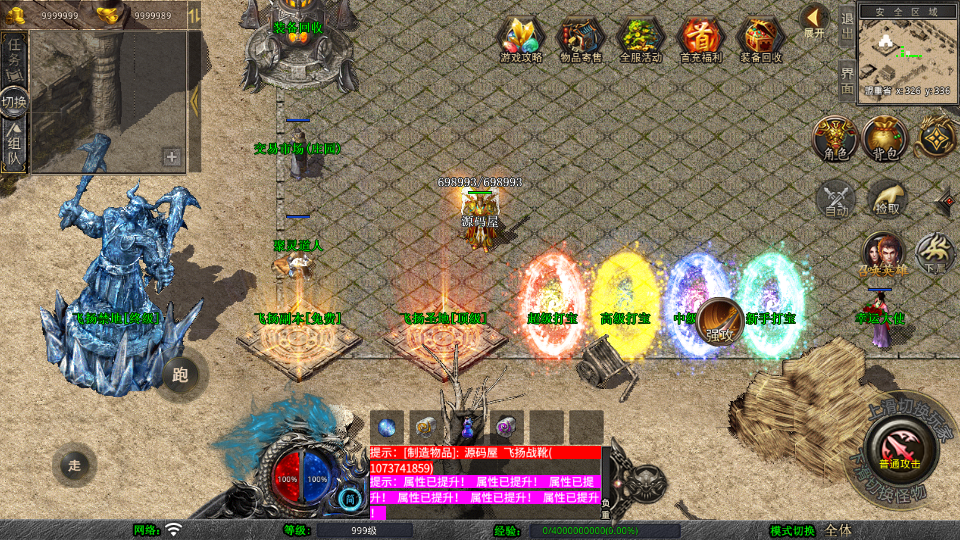Open the 全服活动 server events icon
The height and width of the screenshot is (540, 960).
click(x=640, y=39)
